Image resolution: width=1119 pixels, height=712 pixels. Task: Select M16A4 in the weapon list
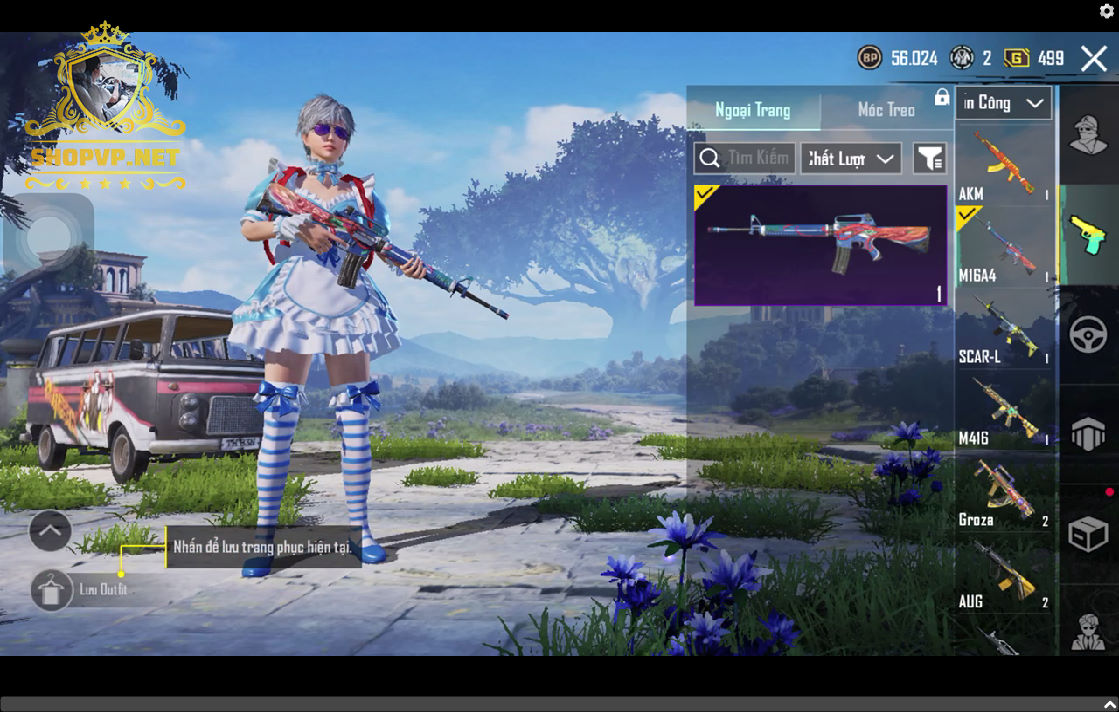tap(1004, 247)
